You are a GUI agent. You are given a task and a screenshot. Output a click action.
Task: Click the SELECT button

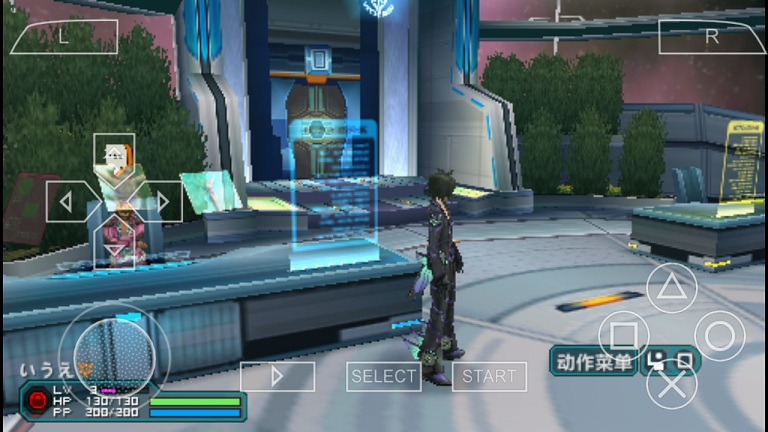point(383,376)
